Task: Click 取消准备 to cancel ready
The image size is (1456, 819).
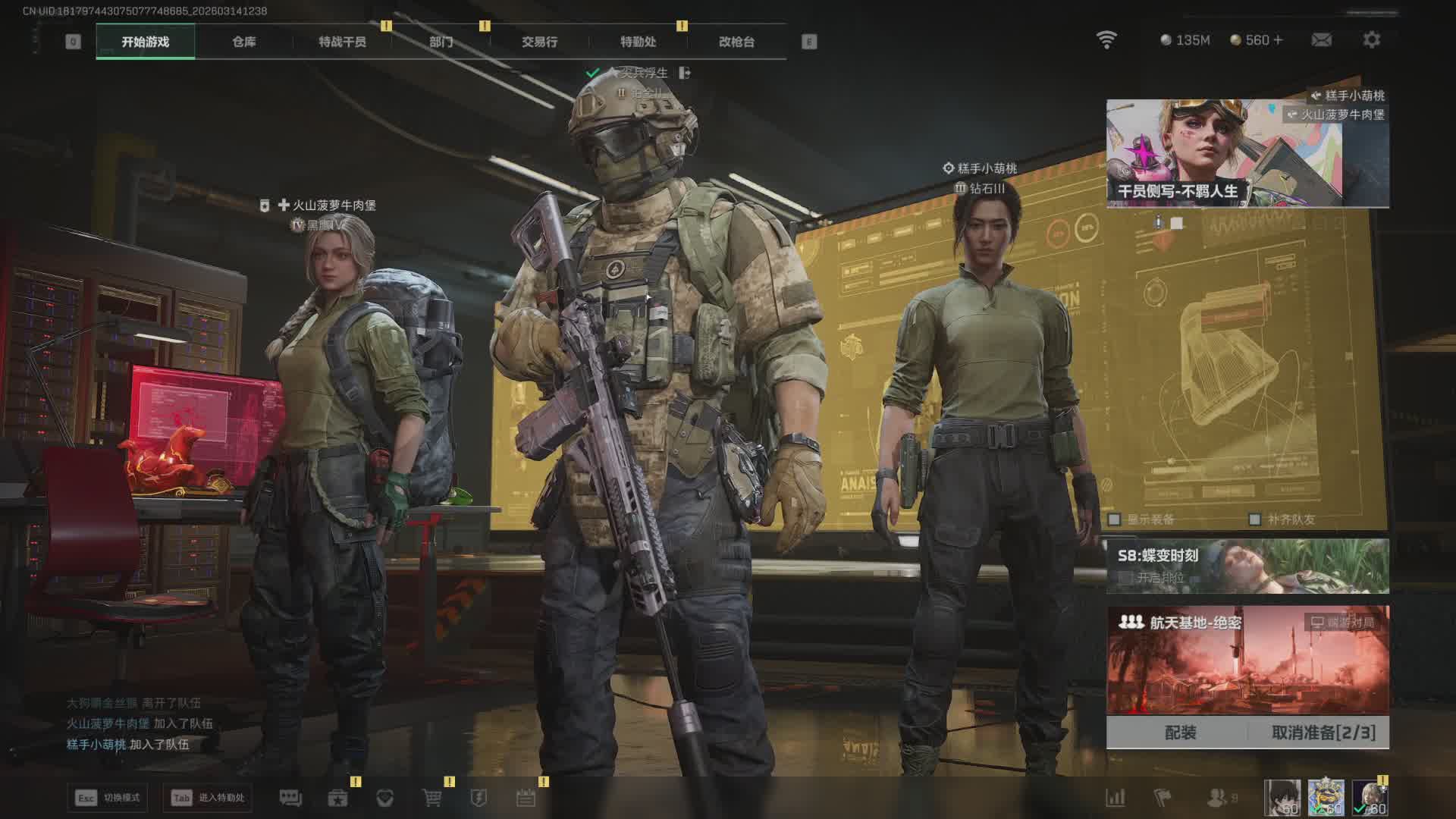Action: [1323, 733]
